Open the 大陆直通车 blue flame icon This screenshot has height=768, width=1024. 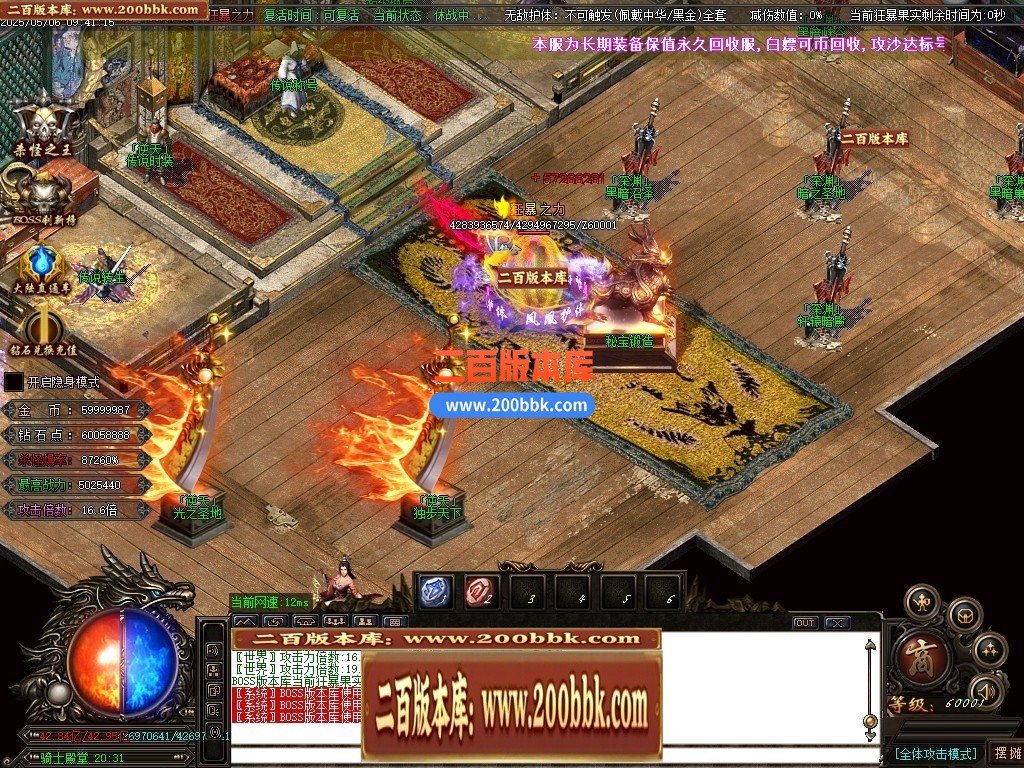click(42, 263)
